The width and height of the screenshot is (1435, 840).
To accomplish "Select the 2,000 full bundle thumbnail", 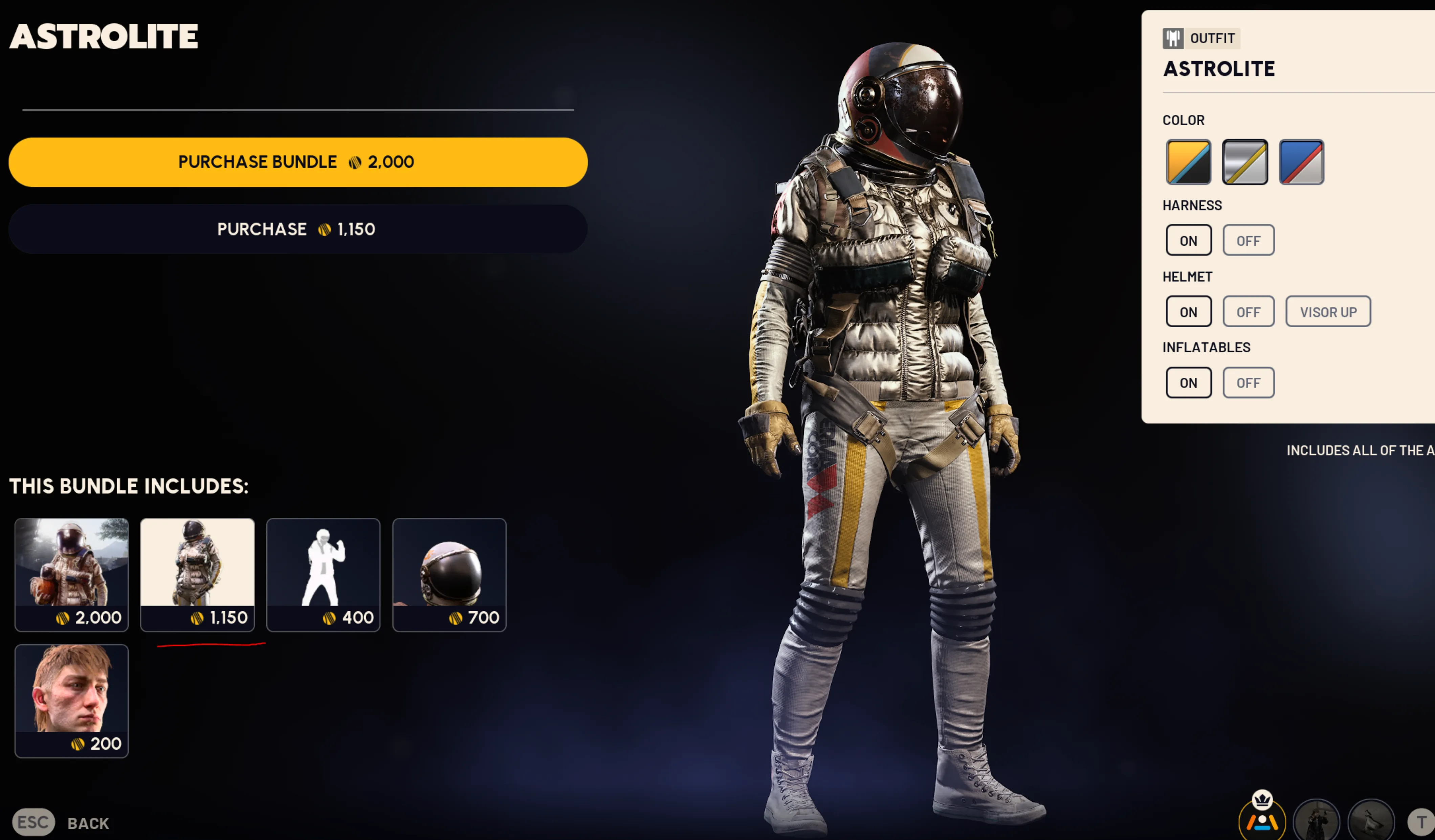I will [x=72, y=574].
